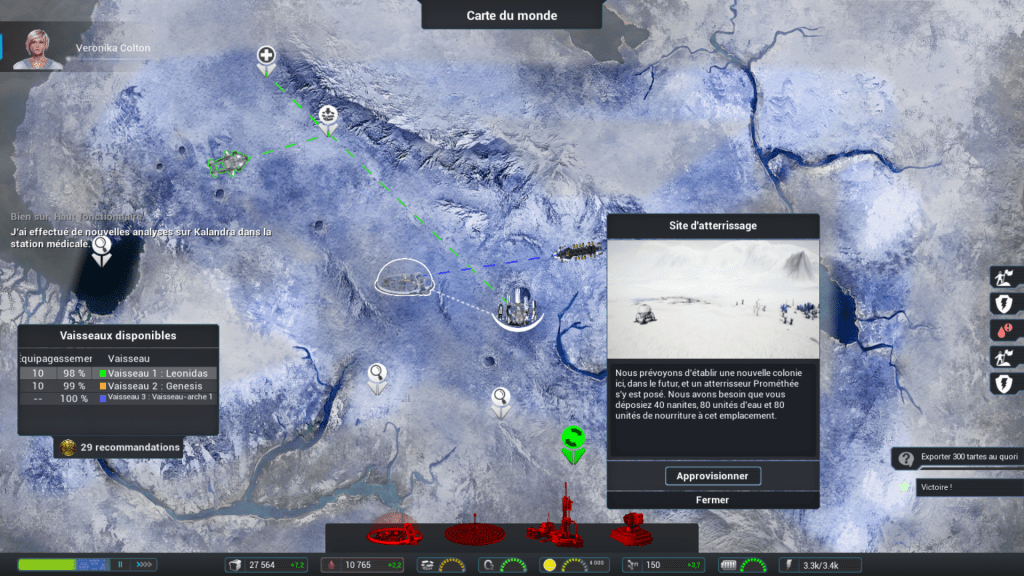
Task: Open the red water drop alert
Action: (x=1004, y=330)
